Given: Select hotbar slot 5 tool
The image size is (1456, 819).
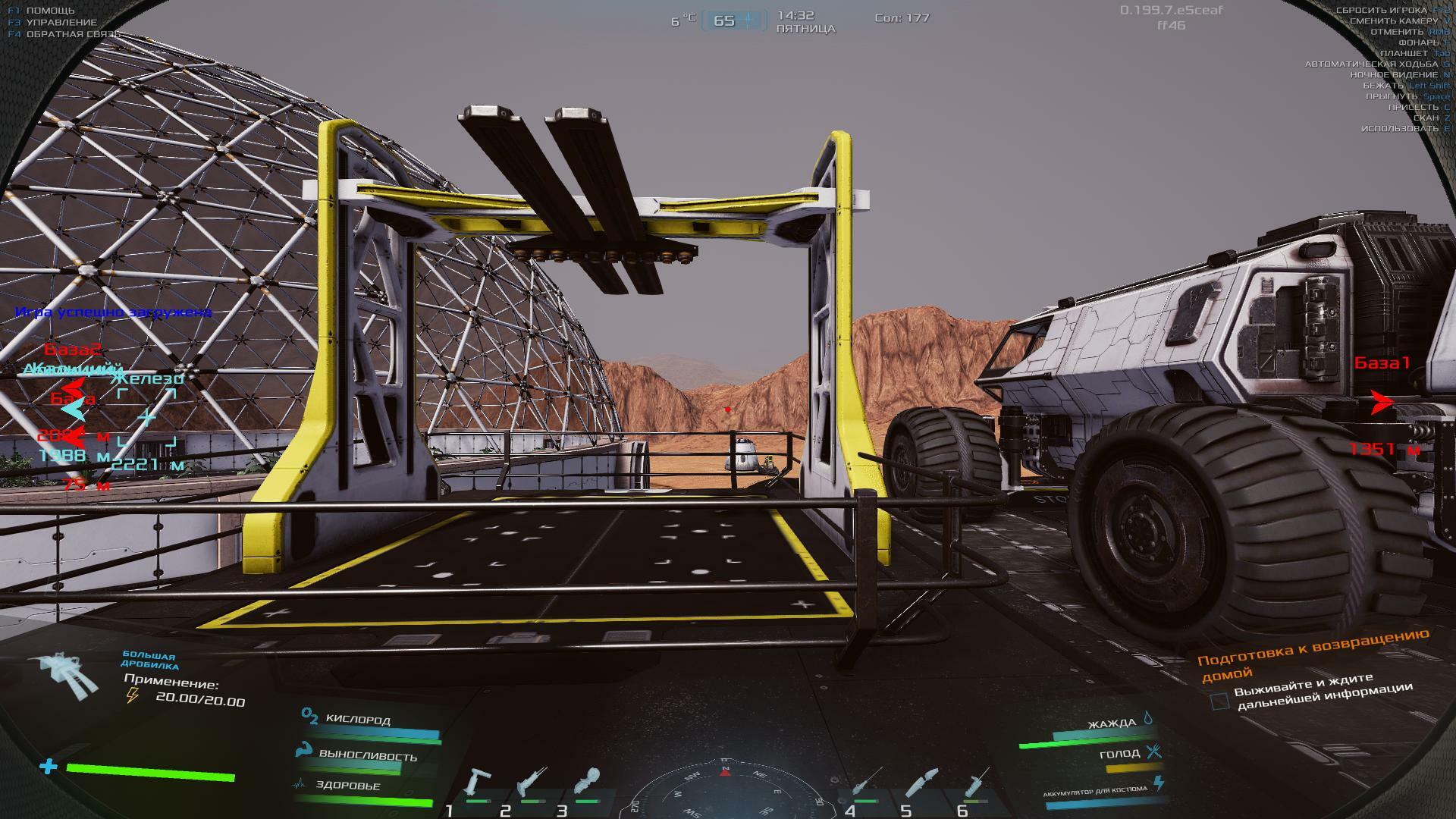Looking at the screenshot, I should coord(921,785).
